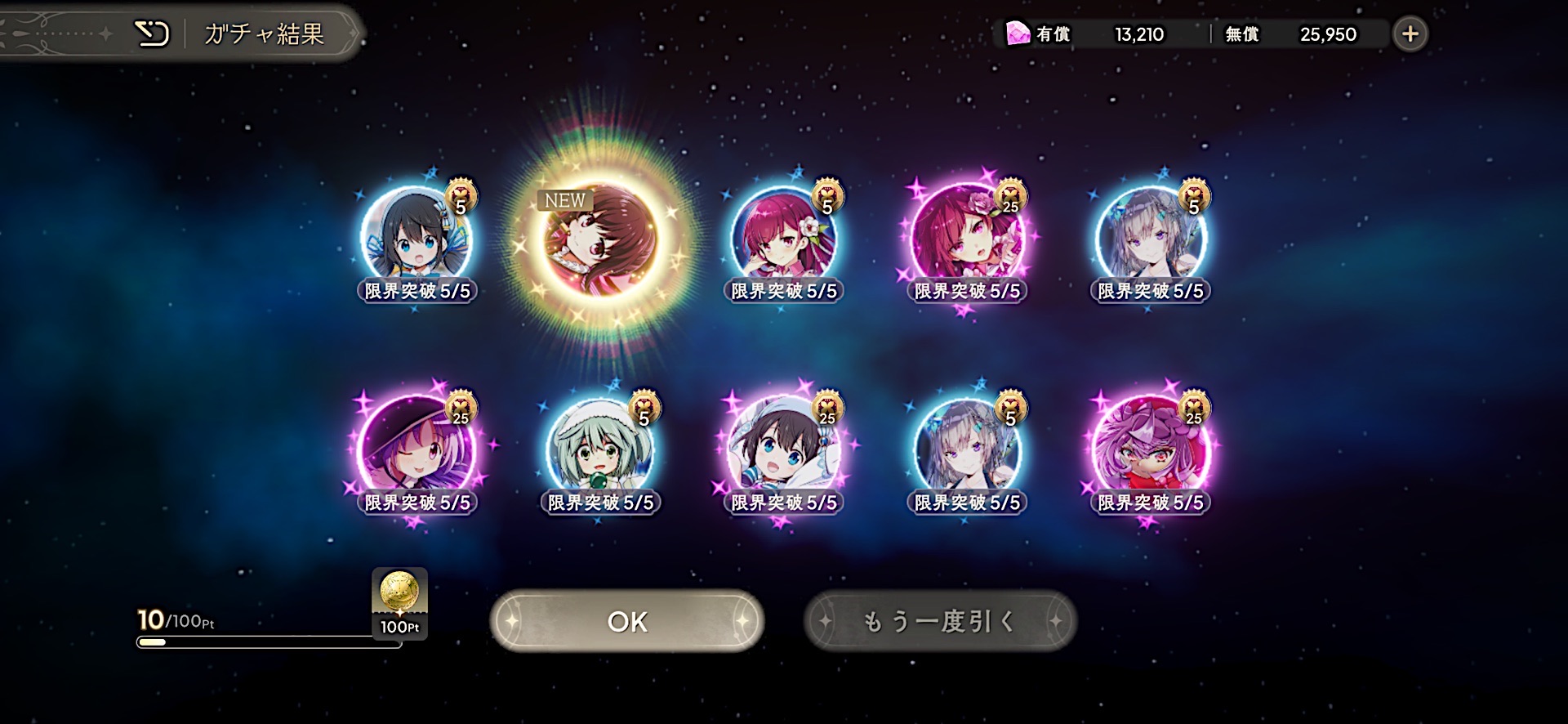Go back using the return arrow
The height and width of the screenshot is (724, 1568).
152,34
